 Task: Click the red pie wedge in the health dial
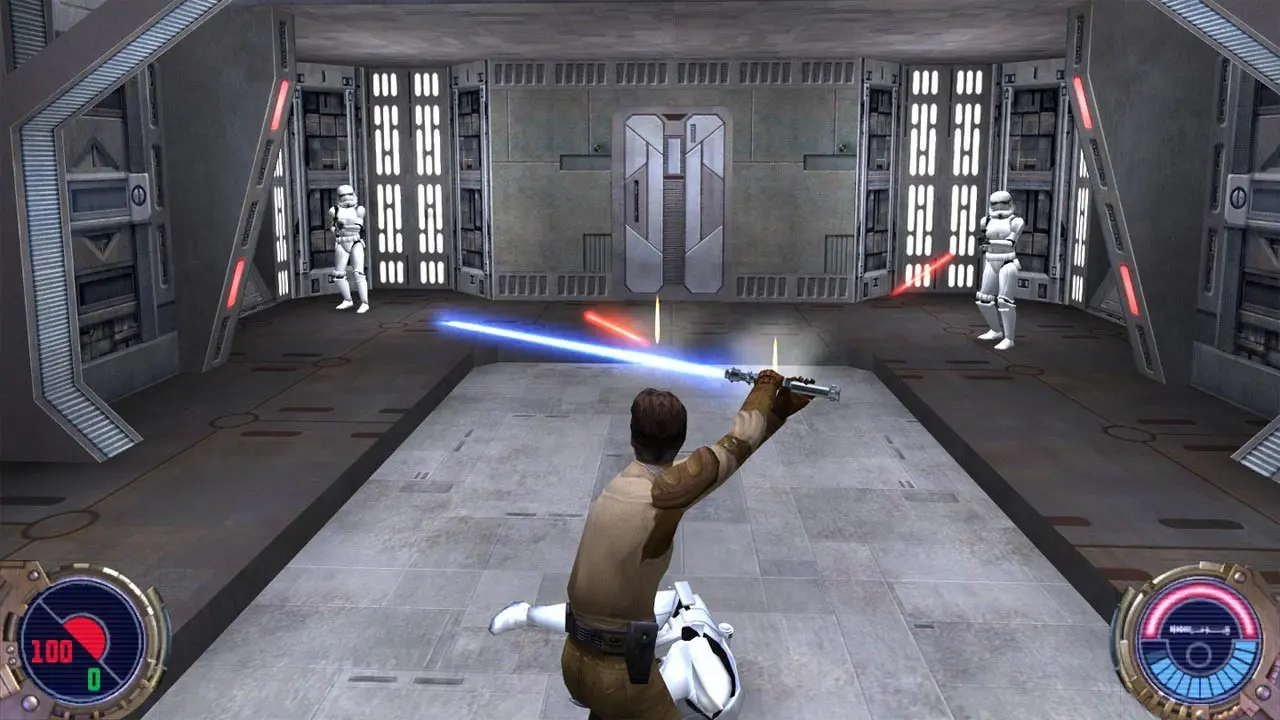point(86,637)
